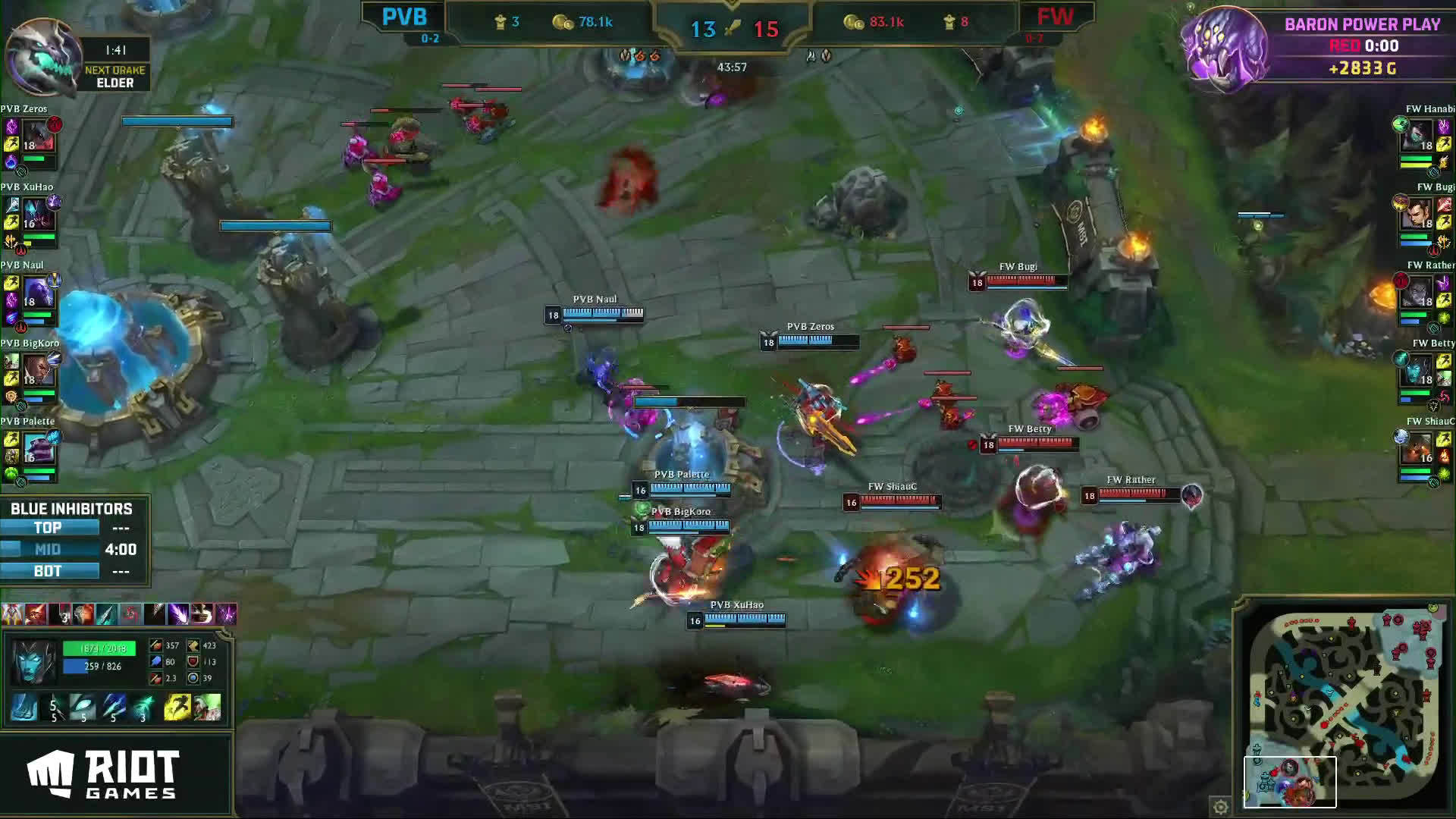Click the selected champion's blue-faced portrait
The width and height of the screenshot is (1456, 819).
(x=33, y=660)
